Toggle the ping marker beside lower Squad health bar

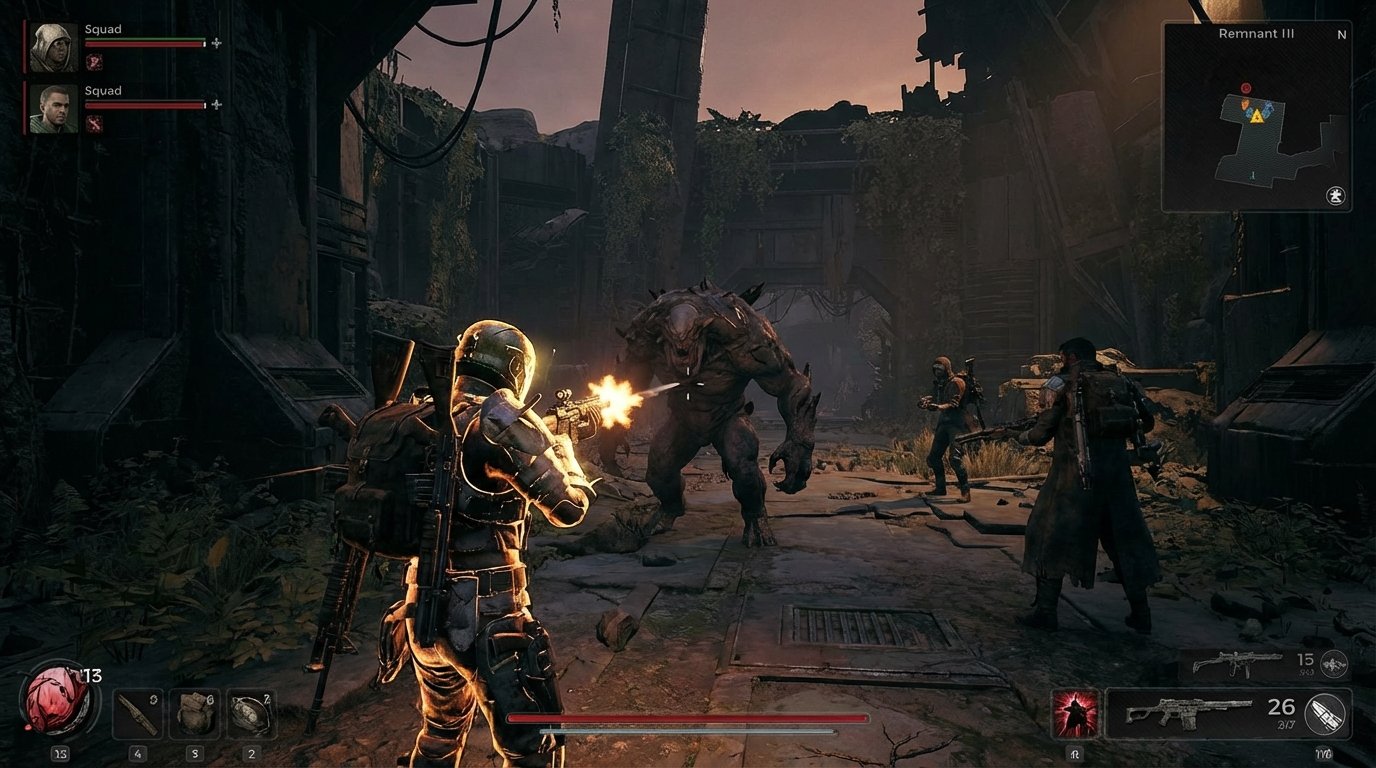pyautogui.click(x=216, y=105)
